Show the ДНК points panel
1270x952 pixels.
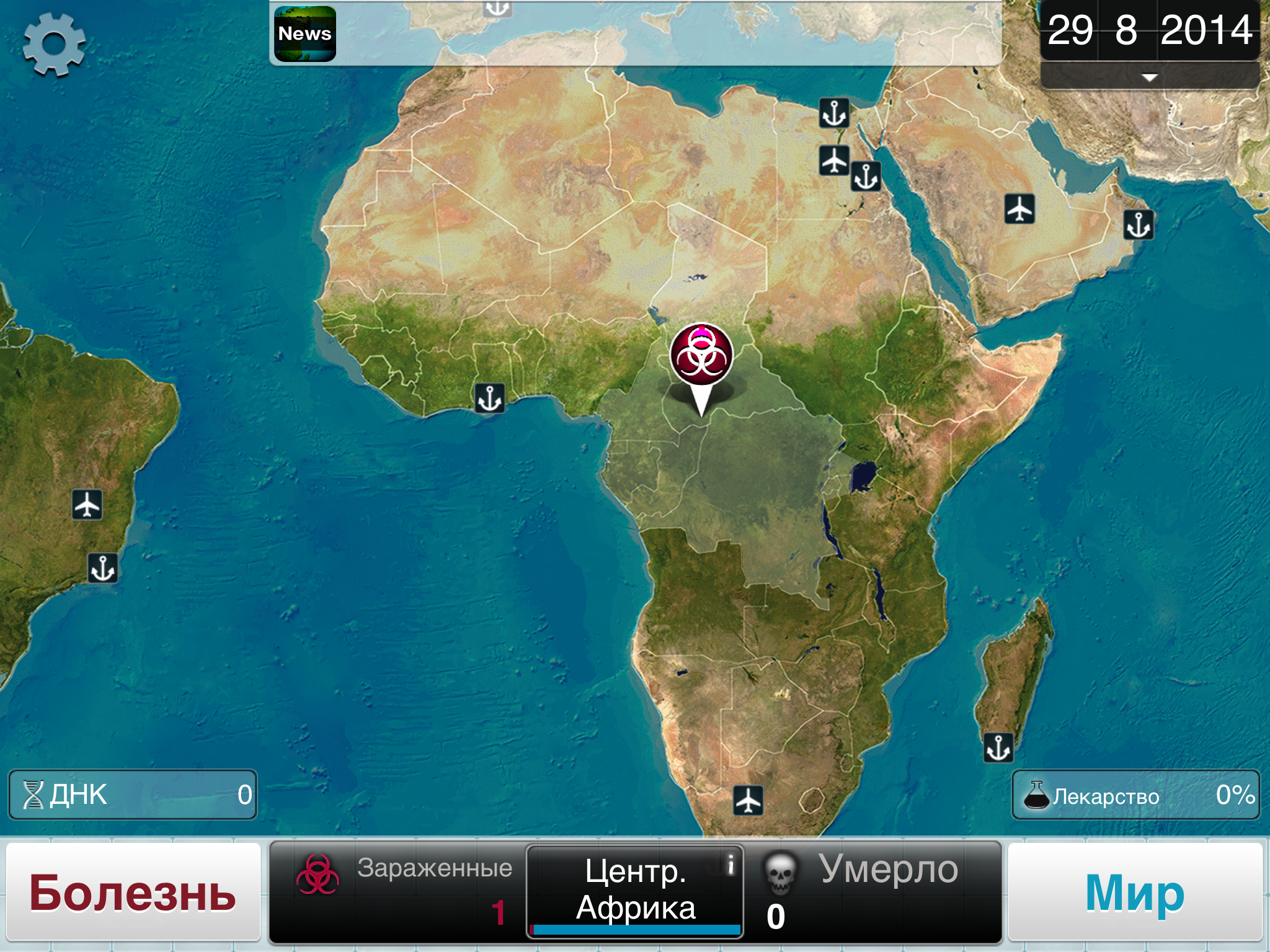pyautogui.click(x=133, y=795)
